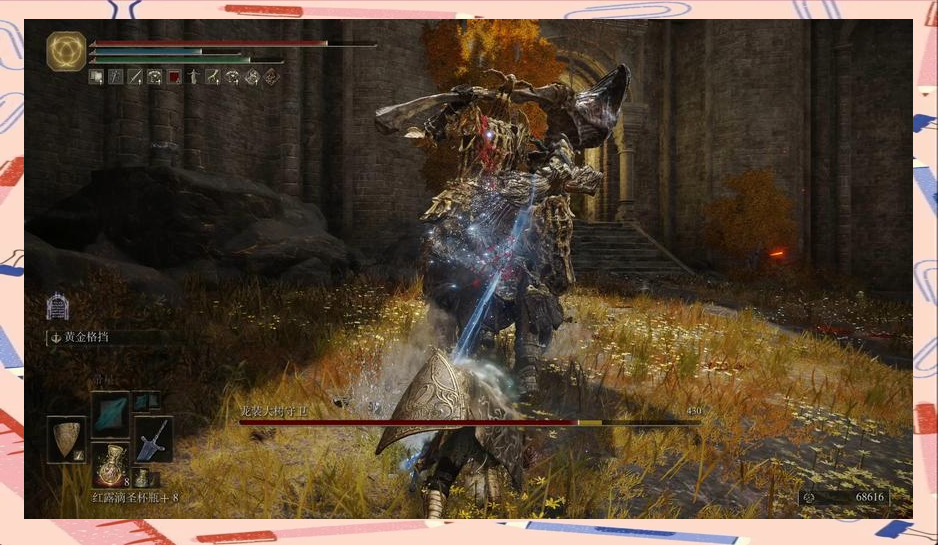Click the gate-shaped icon above the skill name
The width and height of the screenshot is (938, 545).
pyautogui.click(x=58, y=305)
